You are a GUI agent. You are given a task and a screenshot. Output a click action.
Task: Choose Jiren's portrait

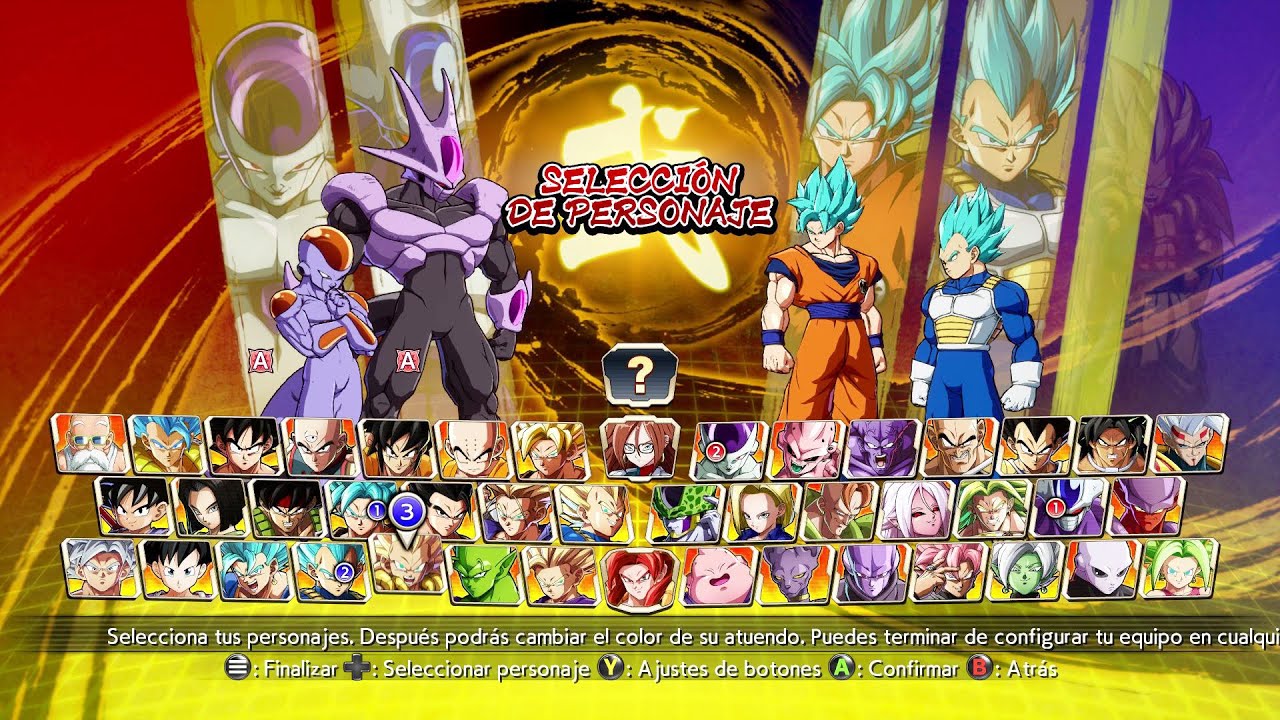pos(1101,571)
